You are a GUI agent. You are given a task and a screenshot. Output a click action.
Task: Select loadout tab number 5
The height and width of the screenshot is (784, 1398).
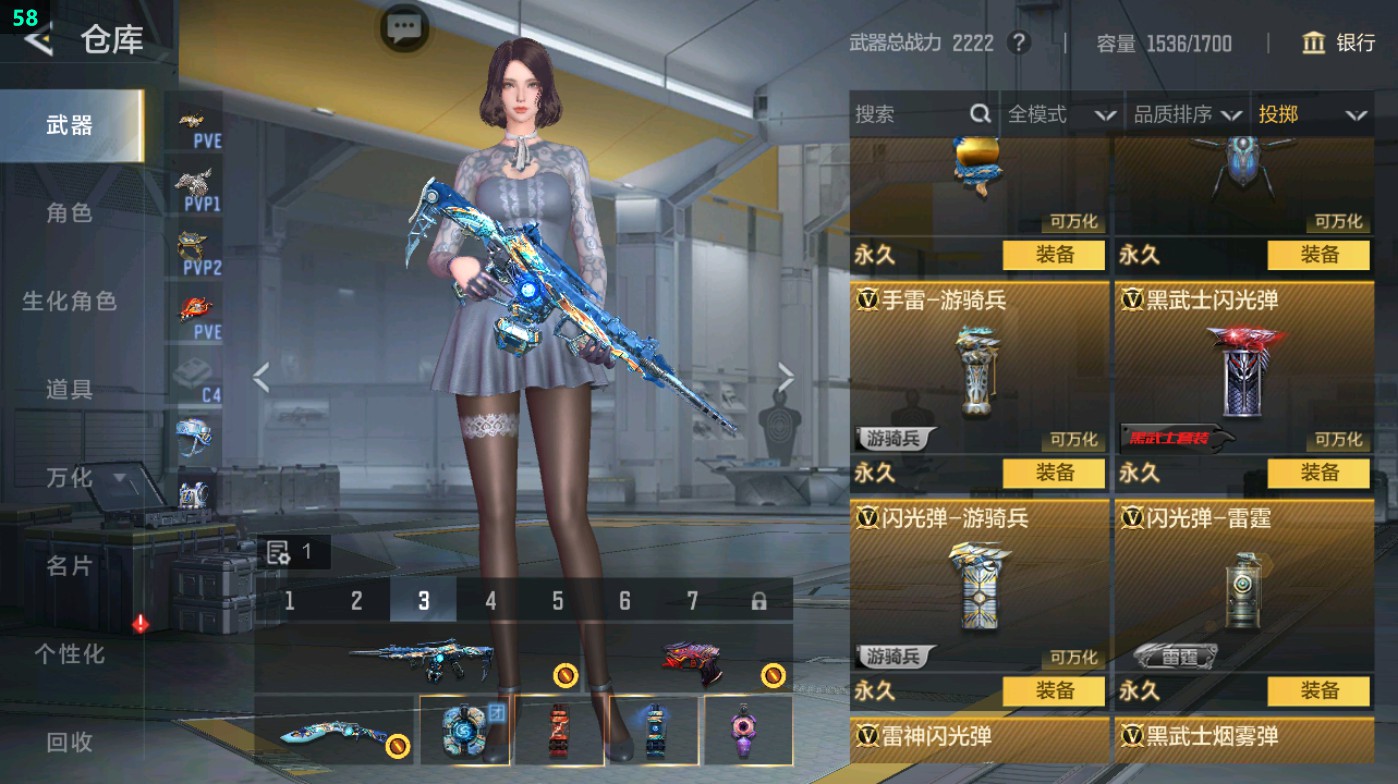pyautogui.click(x=558, y=601)
